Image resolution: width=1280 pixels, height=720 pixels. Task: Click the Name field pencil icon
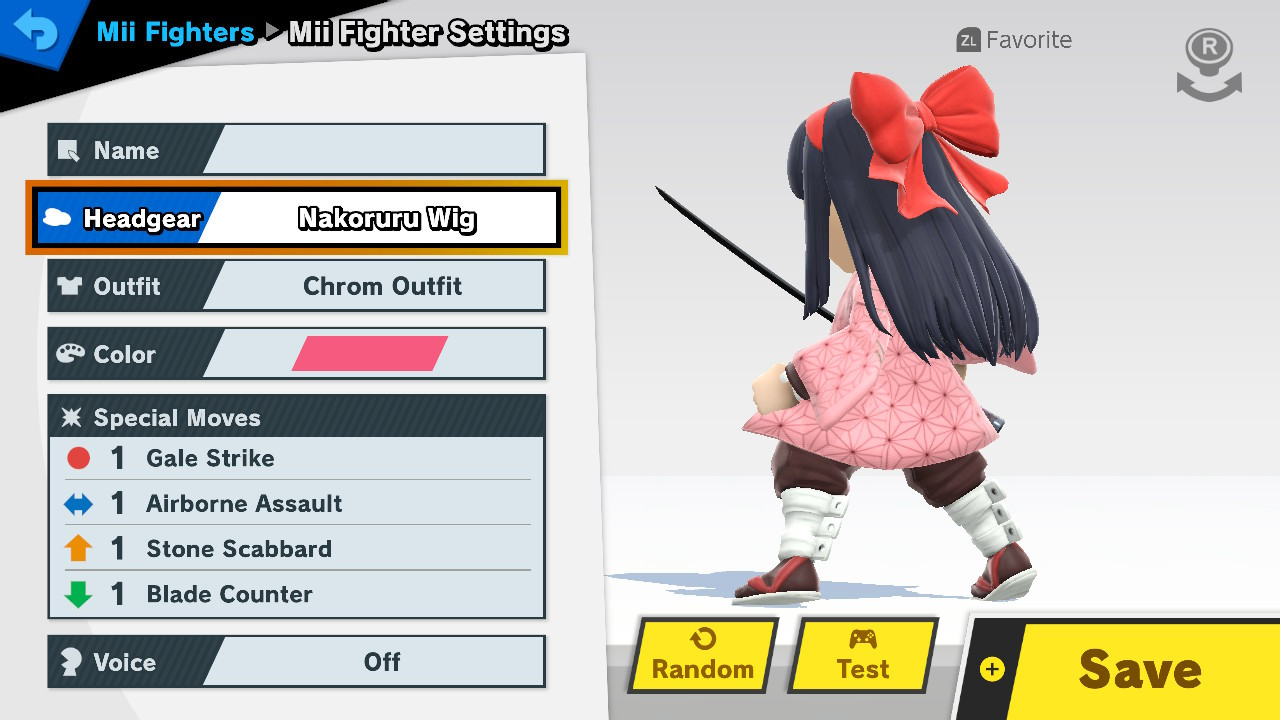pyautogui.click(x=69, y=151)
